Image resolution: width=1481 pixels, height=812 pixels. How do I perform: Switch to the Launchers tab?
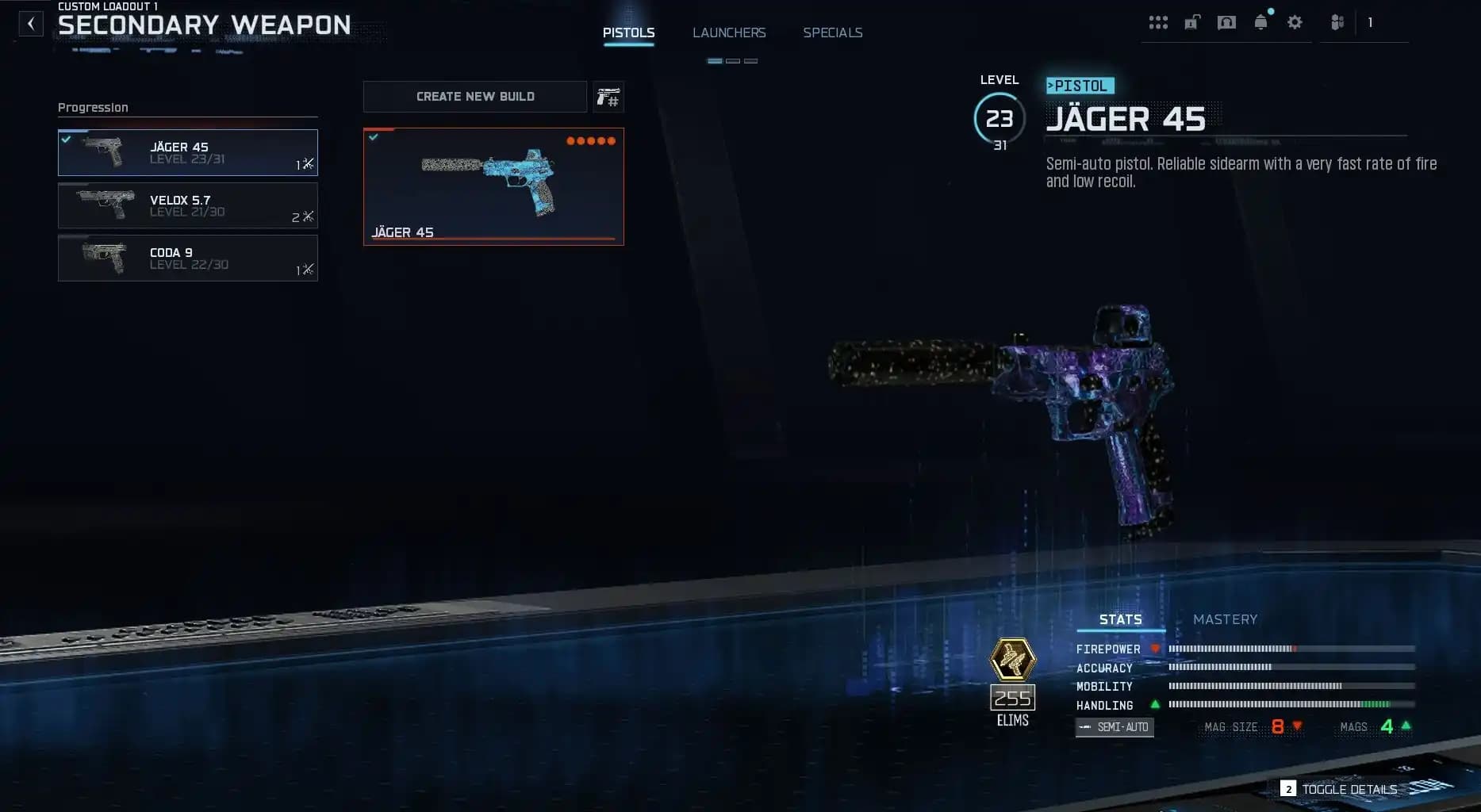729,33
